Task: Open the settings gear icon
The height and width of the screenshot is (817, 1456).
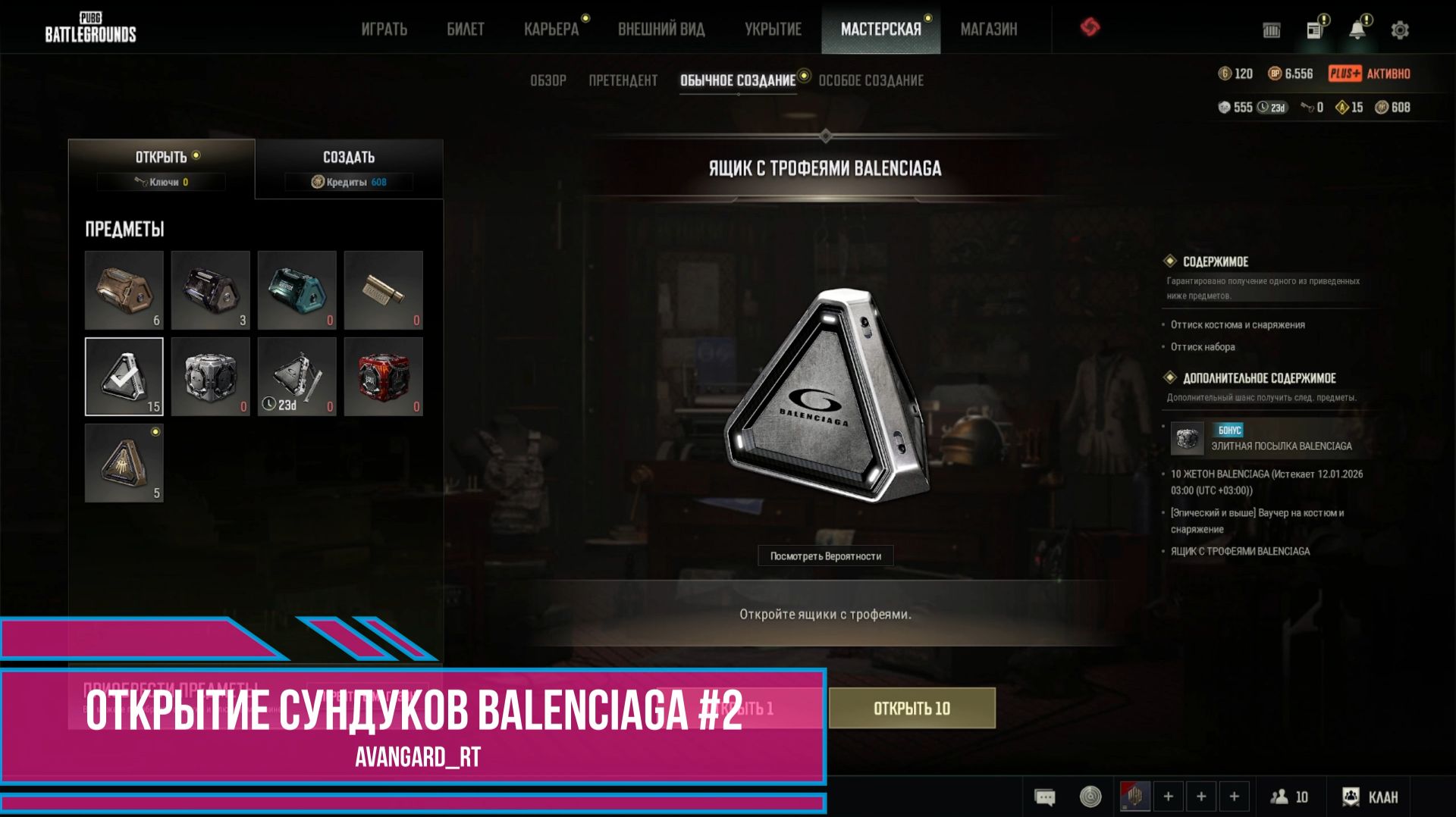Action: pyautogui.click(x=1399, y=29)
